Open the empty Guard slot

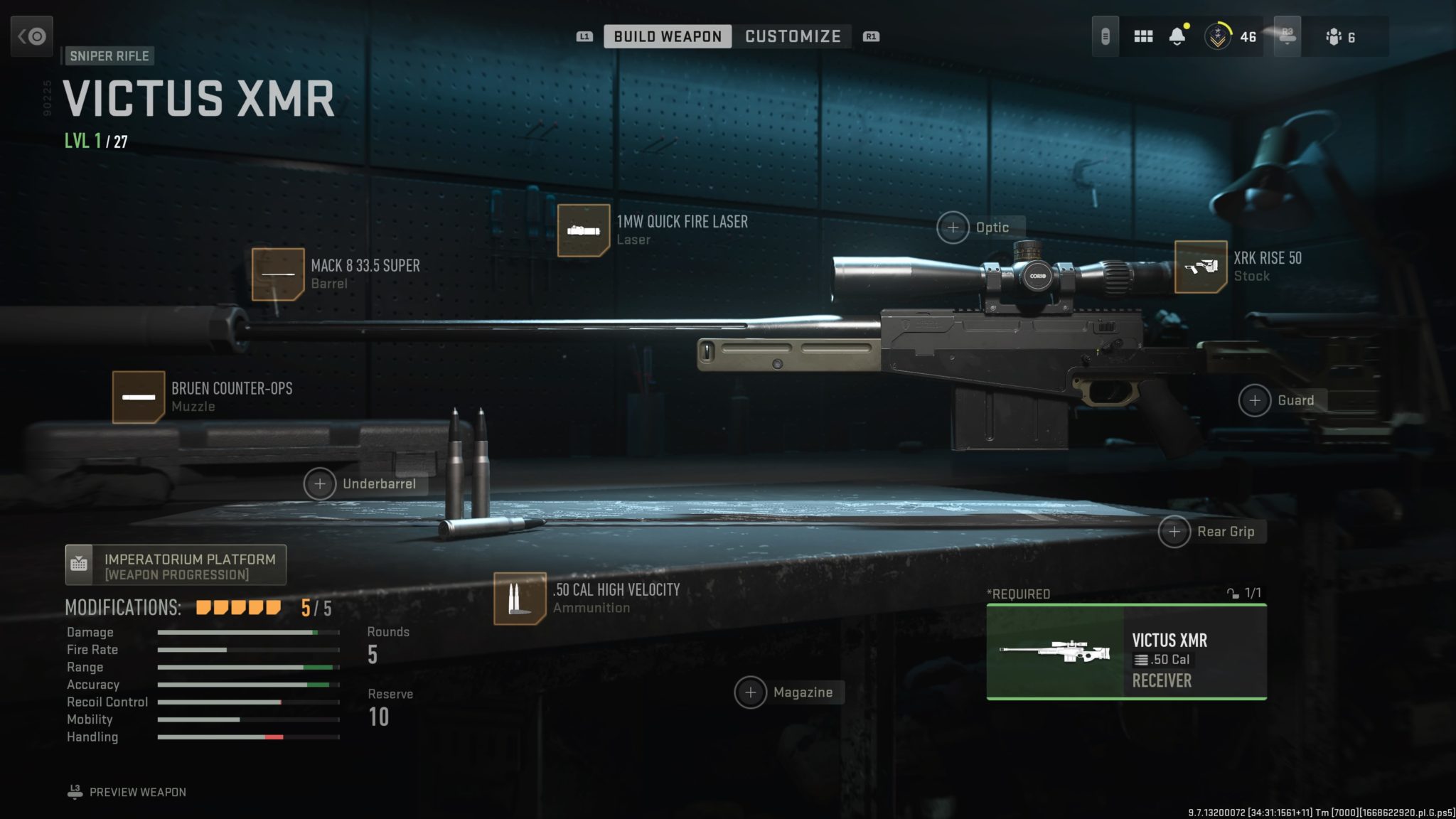pyautogui.click(x=1255, y=400)
